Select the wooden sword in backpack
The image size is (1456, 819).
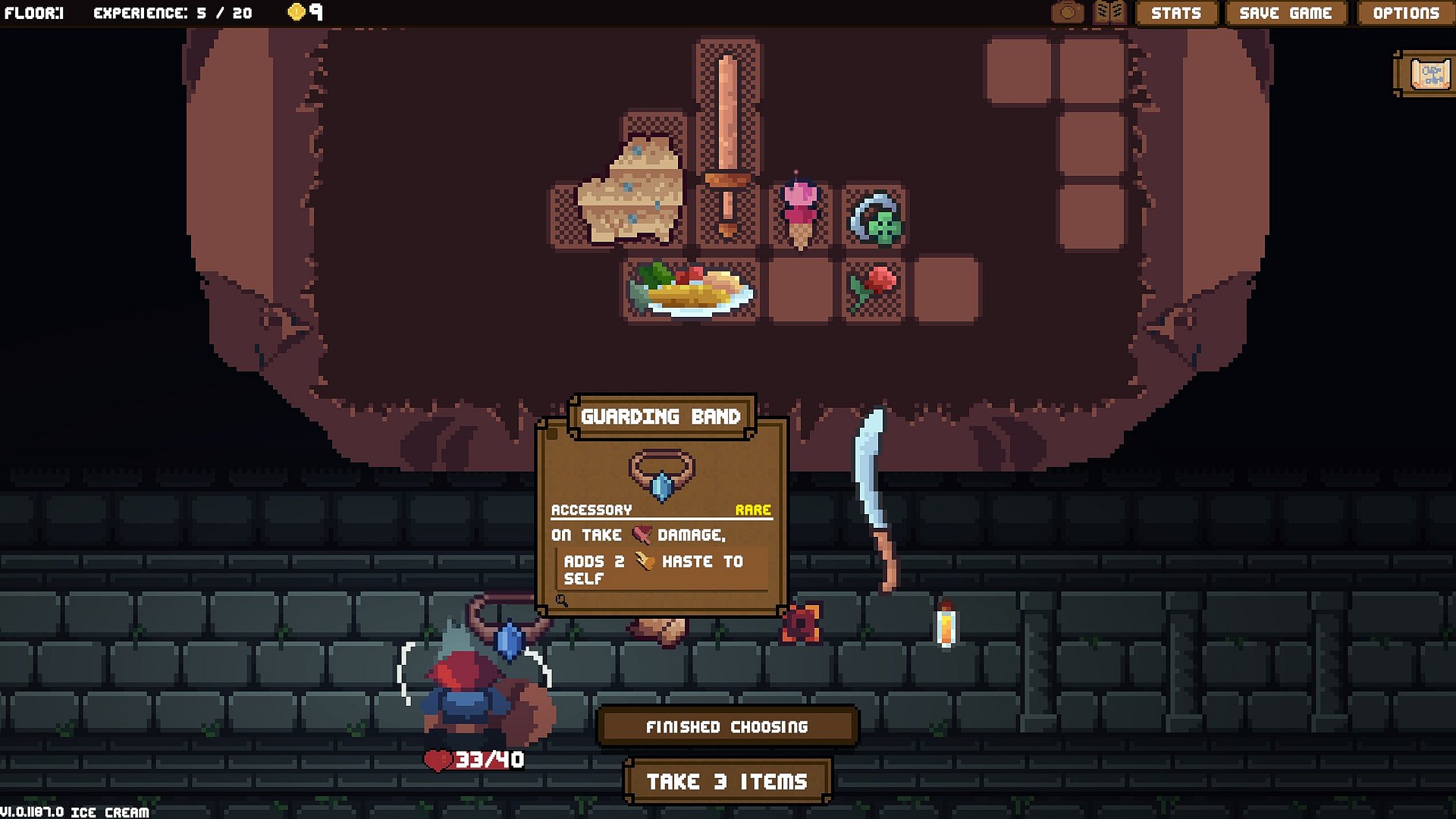[727, 144]
